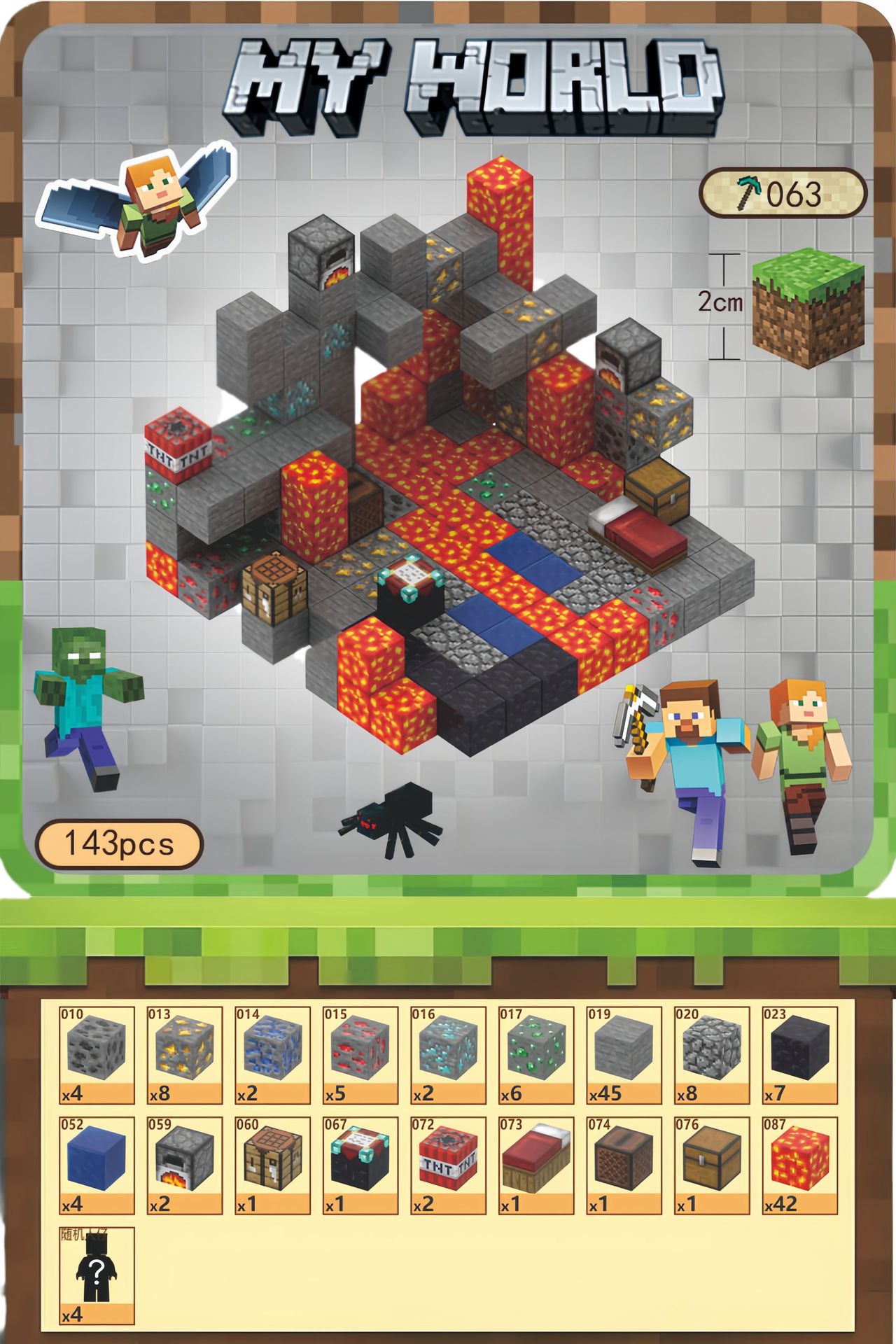The image size is (896, 1344).
Task: Choose the lapis ore block slot
Action: [272, 1056]
